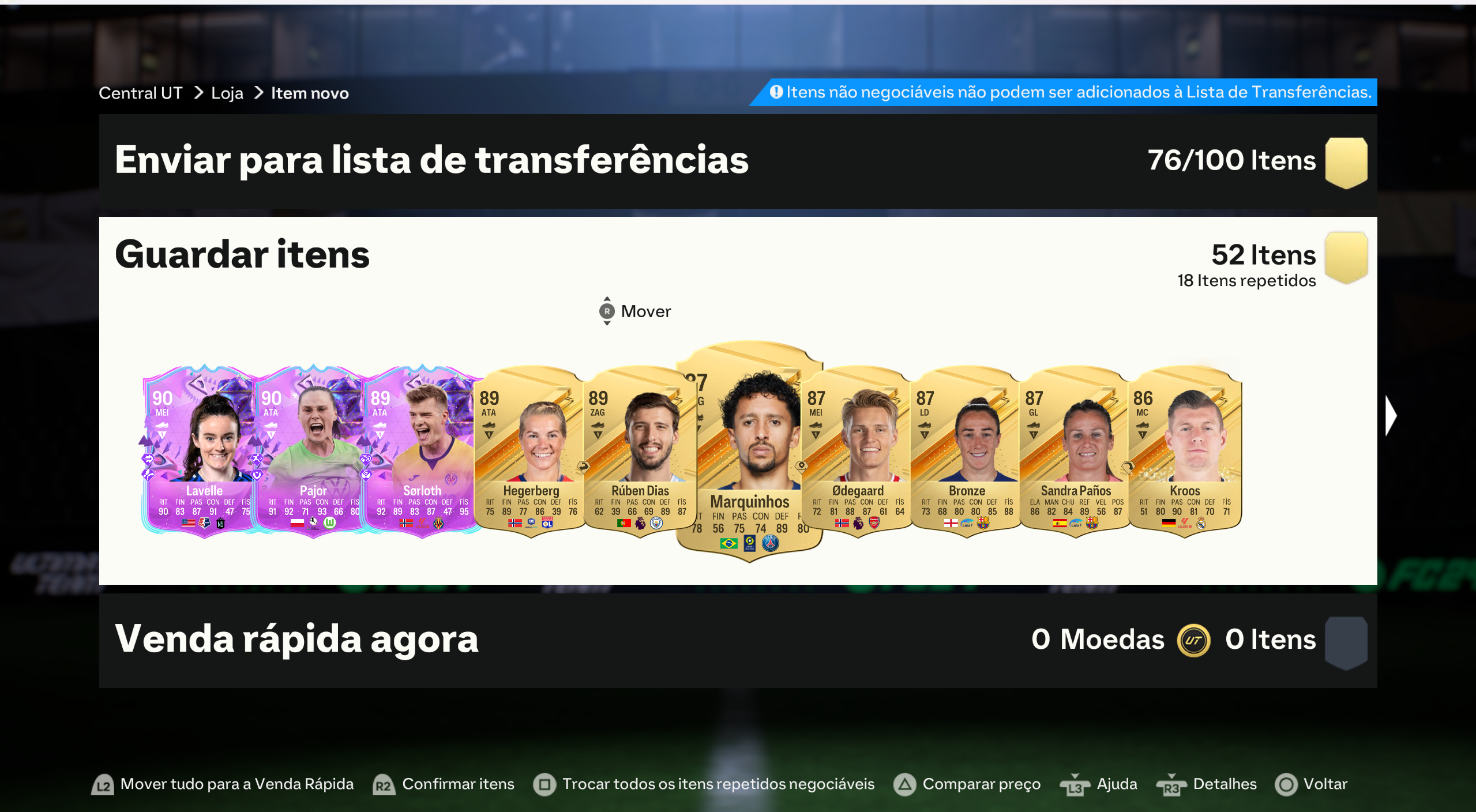Click the UT coin icon near 0 Moedas

pyautogui.click(x=1195, y=640)
